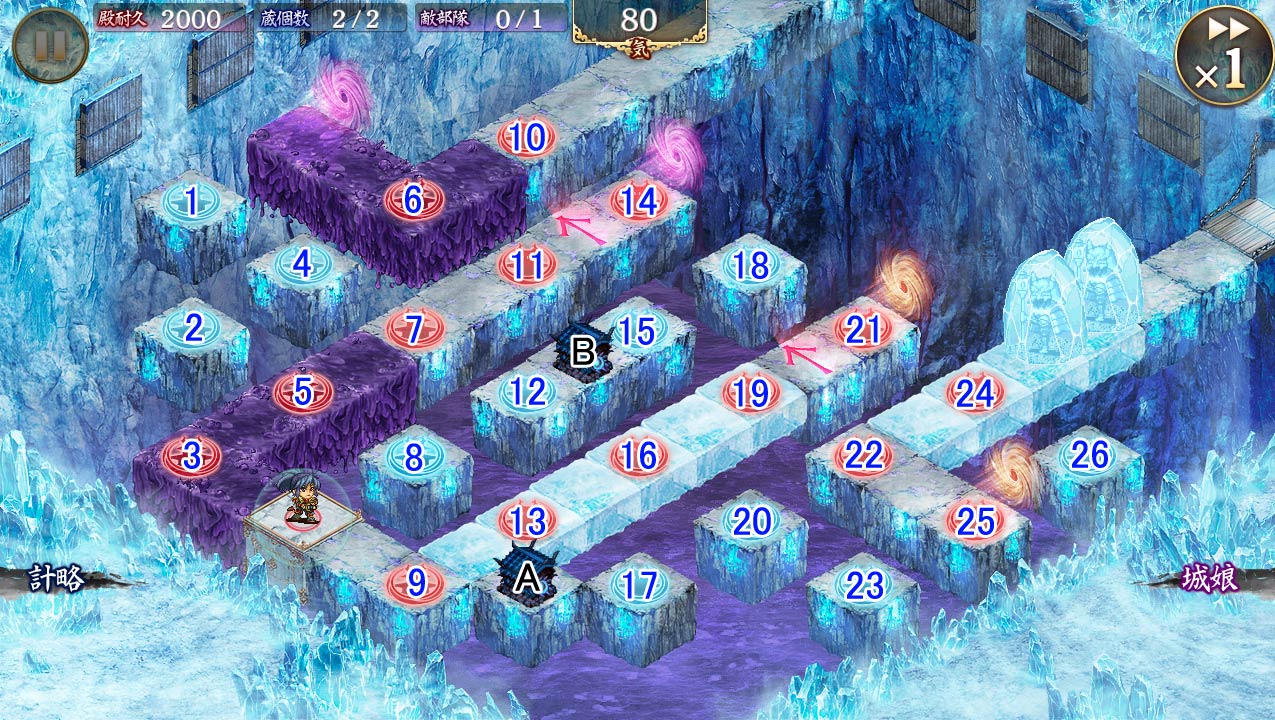Choose blue deployment tile 18
1275x720 pixels.
click(x=750, y=265)
